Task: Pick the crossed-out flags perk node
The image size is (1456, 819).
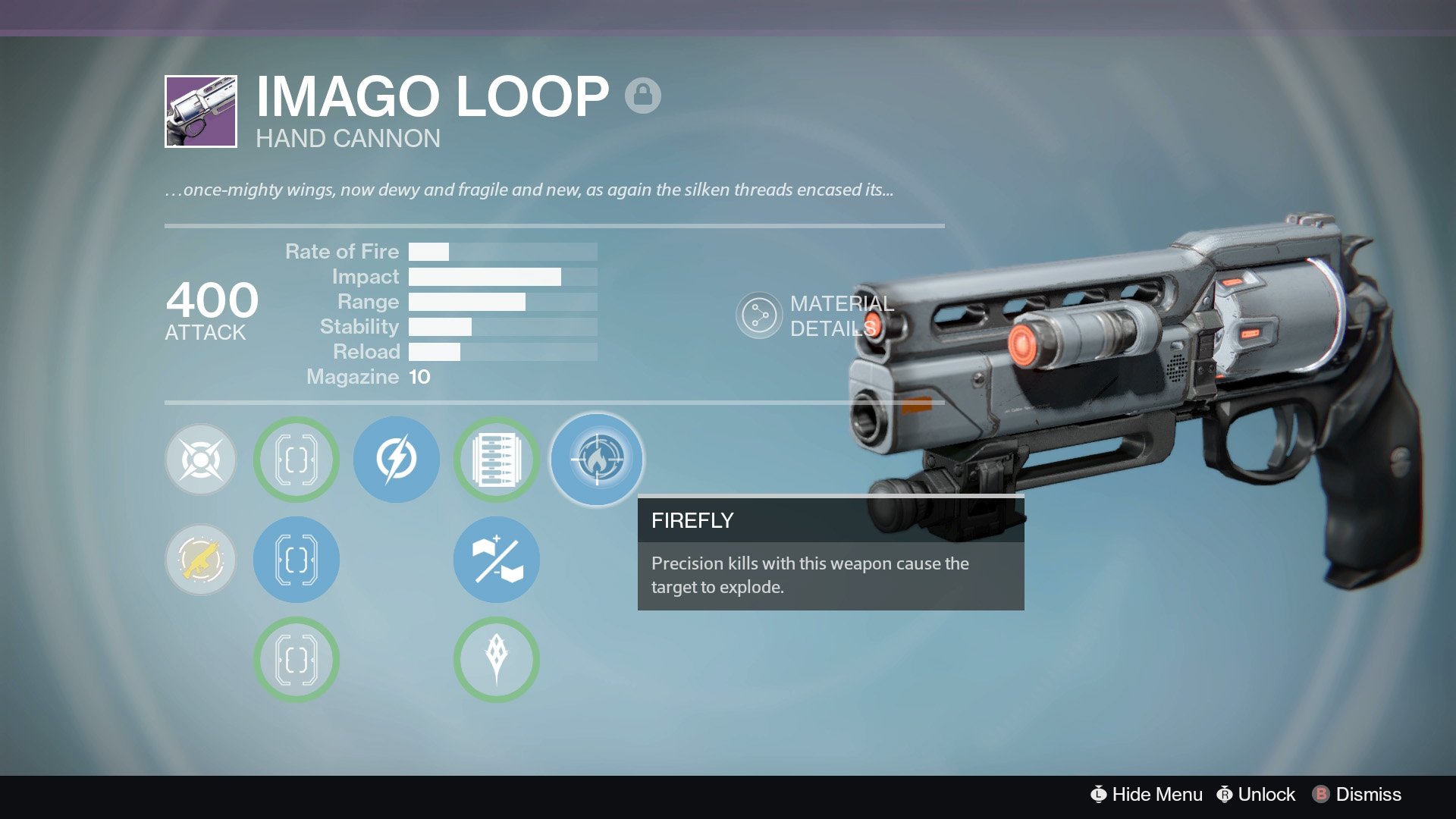Action: (x=497, y=560)
